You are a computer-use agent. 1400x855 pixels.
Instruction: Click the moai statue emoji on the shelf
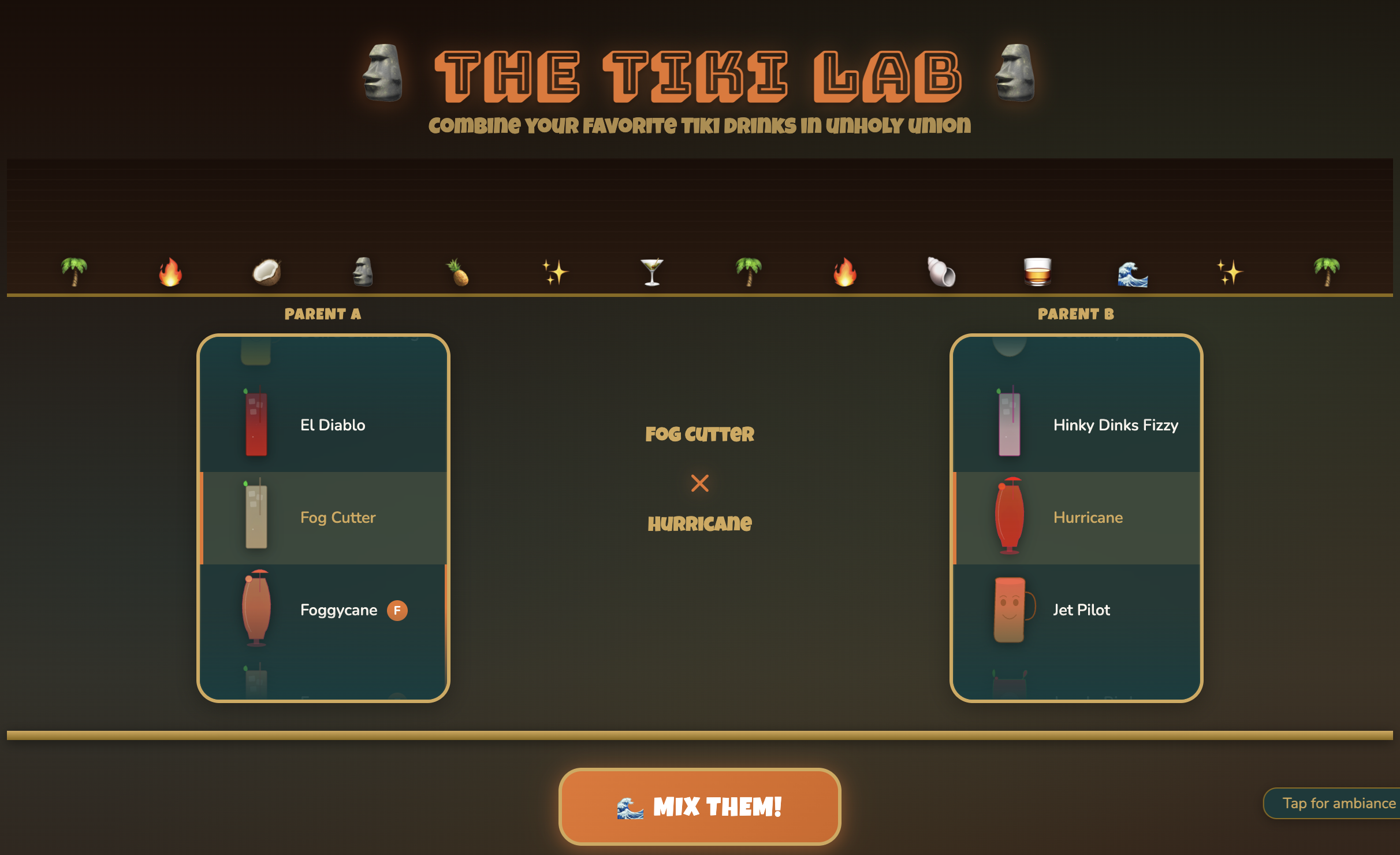[x=363, y=272]
